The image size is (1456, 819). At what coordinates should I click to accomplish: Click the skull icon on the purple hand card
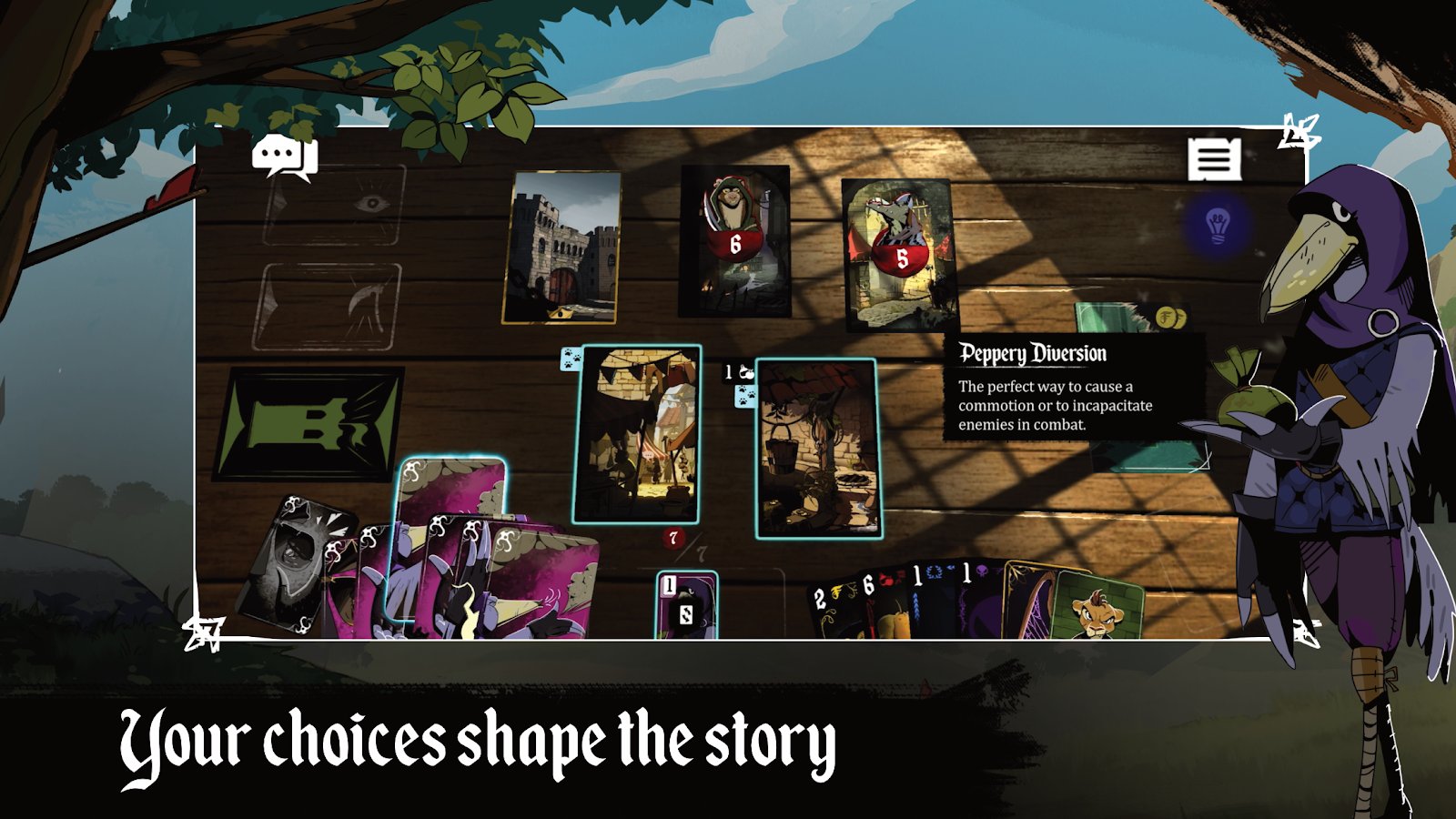(x=984, y=569)
